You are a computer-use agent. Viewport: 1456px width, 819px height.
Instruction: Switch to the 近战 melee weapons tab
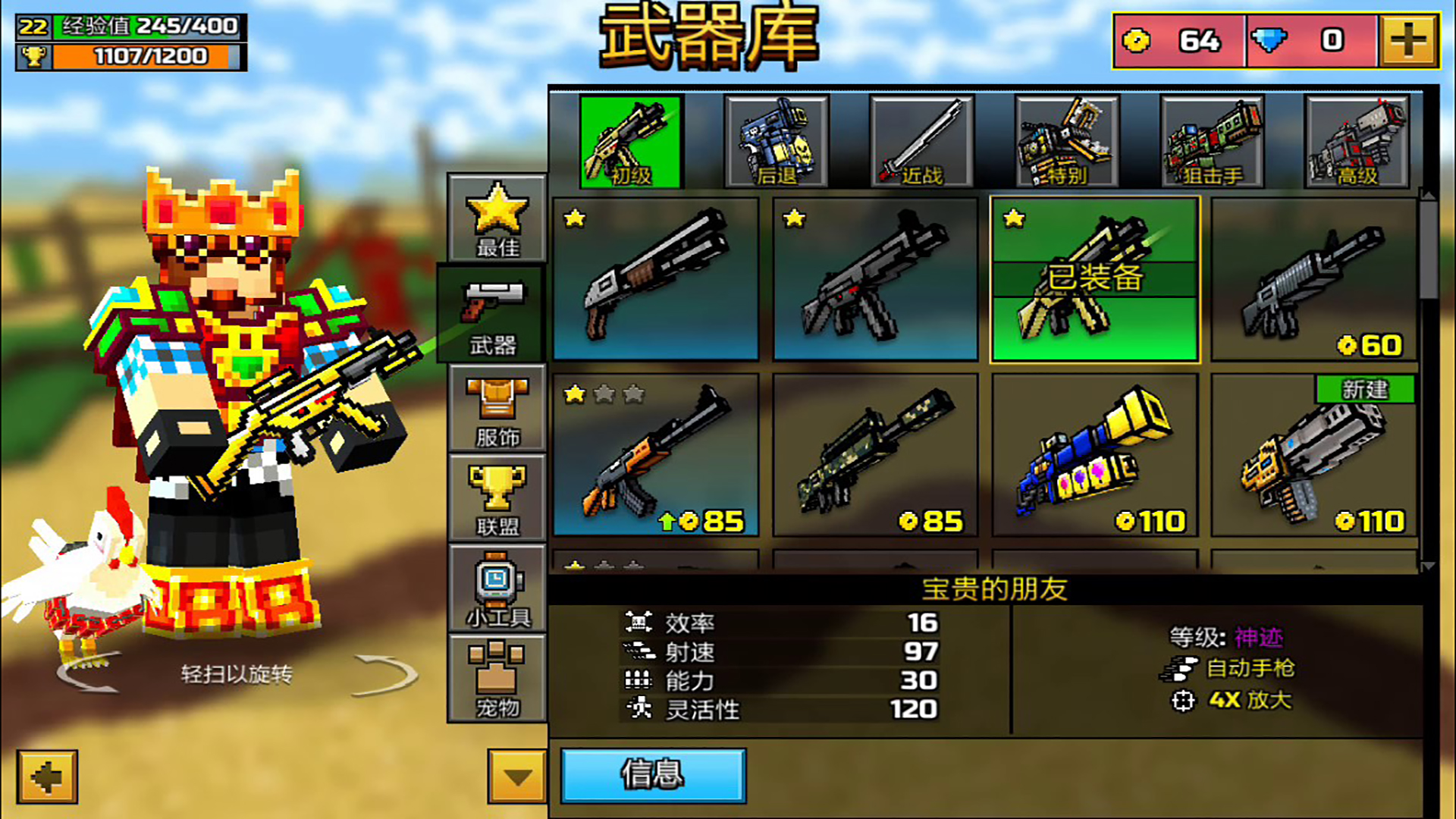click(x=920, y=141)
